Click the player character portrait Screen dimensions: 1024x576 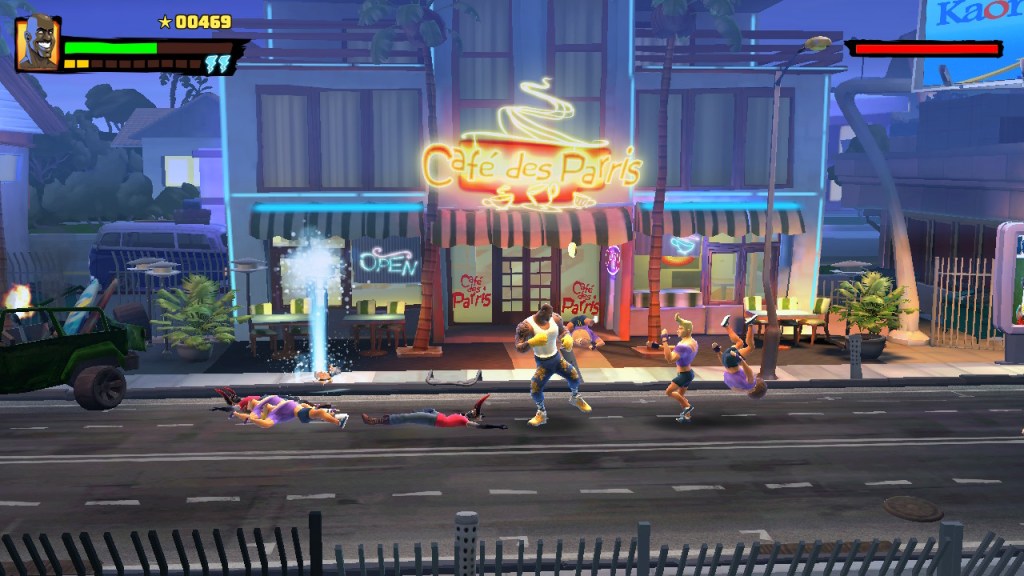coord(38,44)
